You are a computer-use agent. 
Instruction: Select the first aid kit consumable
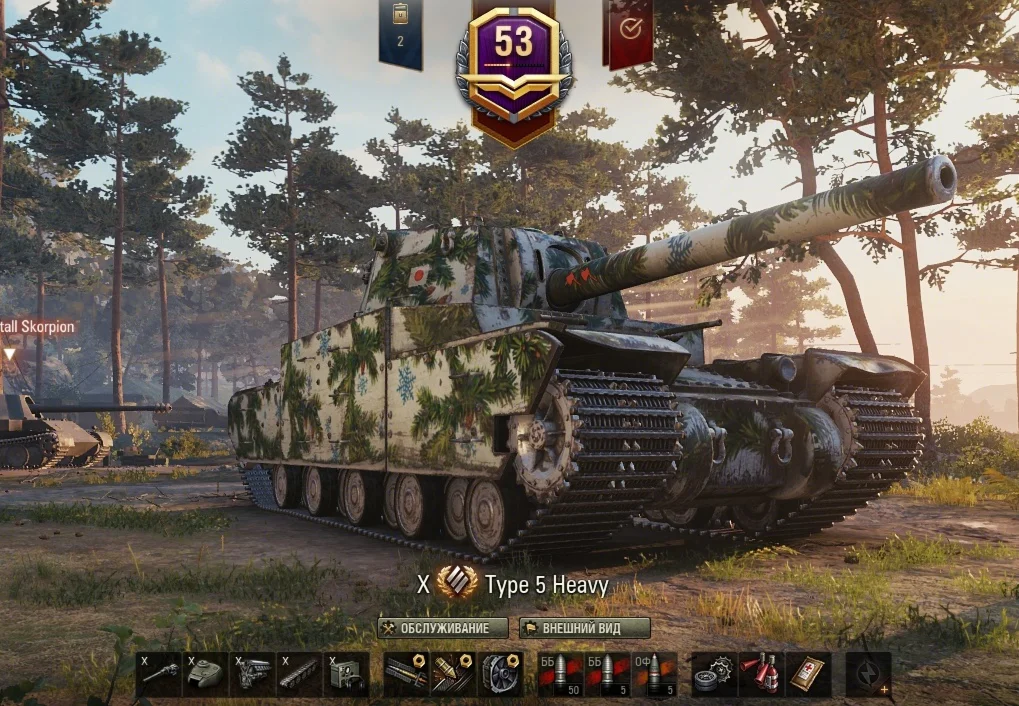(x=808, y=674)
